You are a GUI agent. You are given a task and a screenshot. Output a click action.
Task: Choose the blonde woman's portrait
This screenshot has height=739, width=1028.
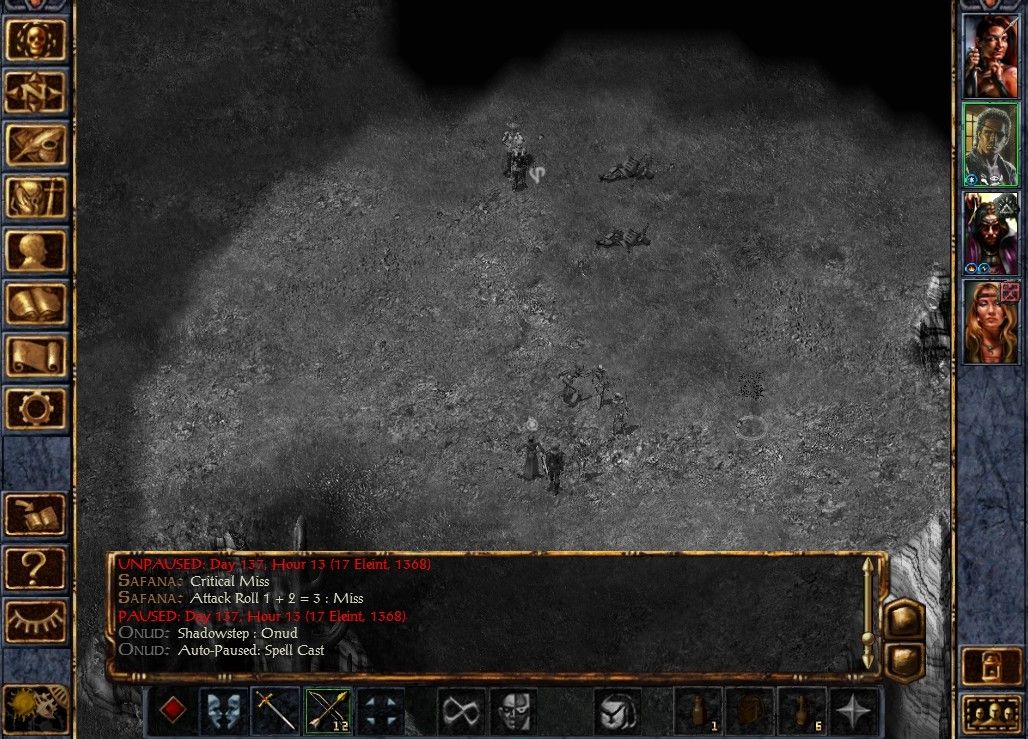coord(990,322)
